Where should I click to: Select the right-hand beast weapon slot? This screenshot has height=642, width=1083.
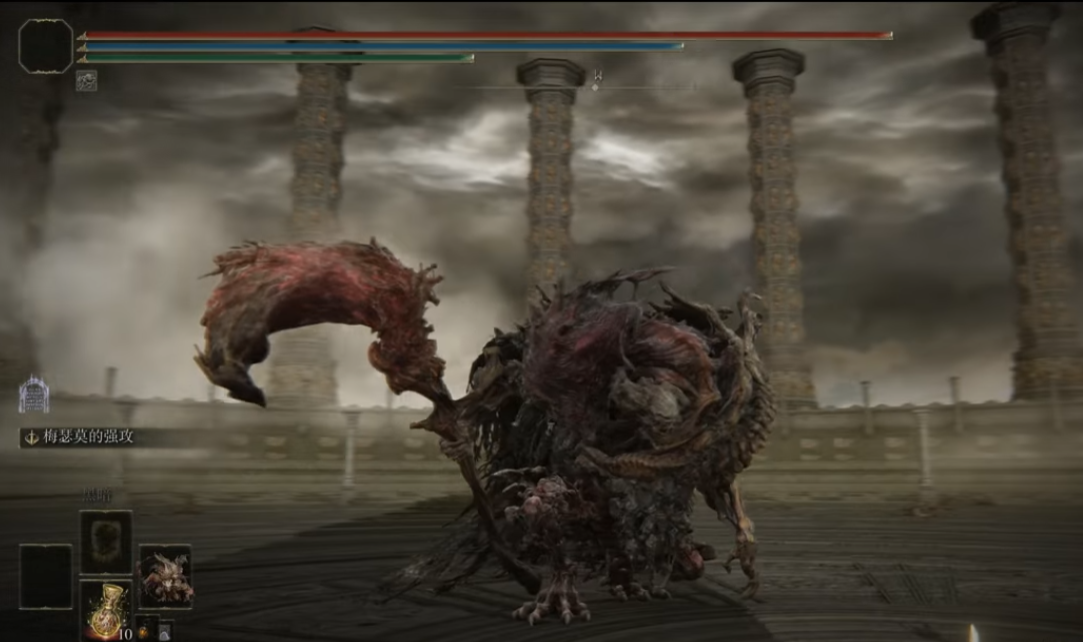165,576
